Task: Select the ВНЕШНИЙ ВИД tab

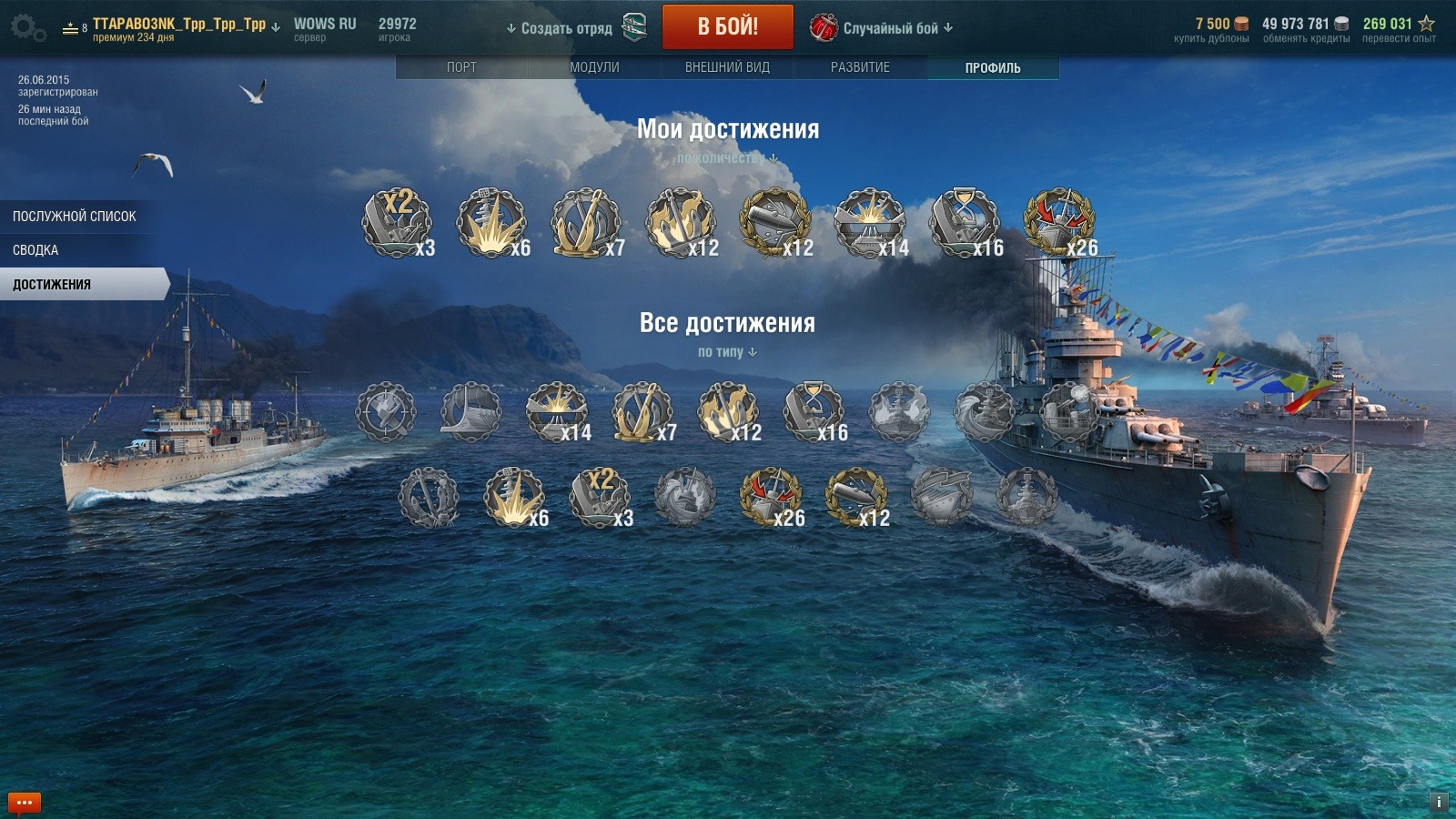Action: click(x=727, y=67)
